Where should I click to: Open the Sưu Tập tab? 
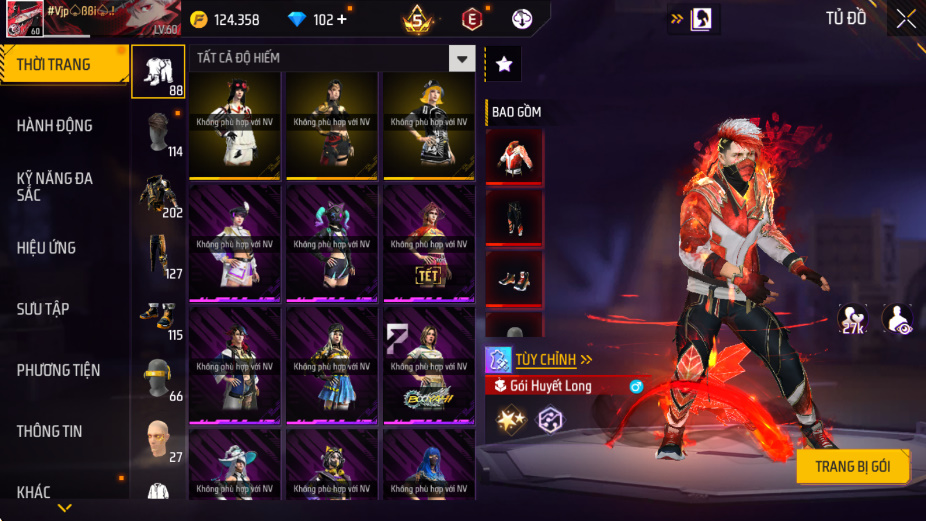point(43,309)
